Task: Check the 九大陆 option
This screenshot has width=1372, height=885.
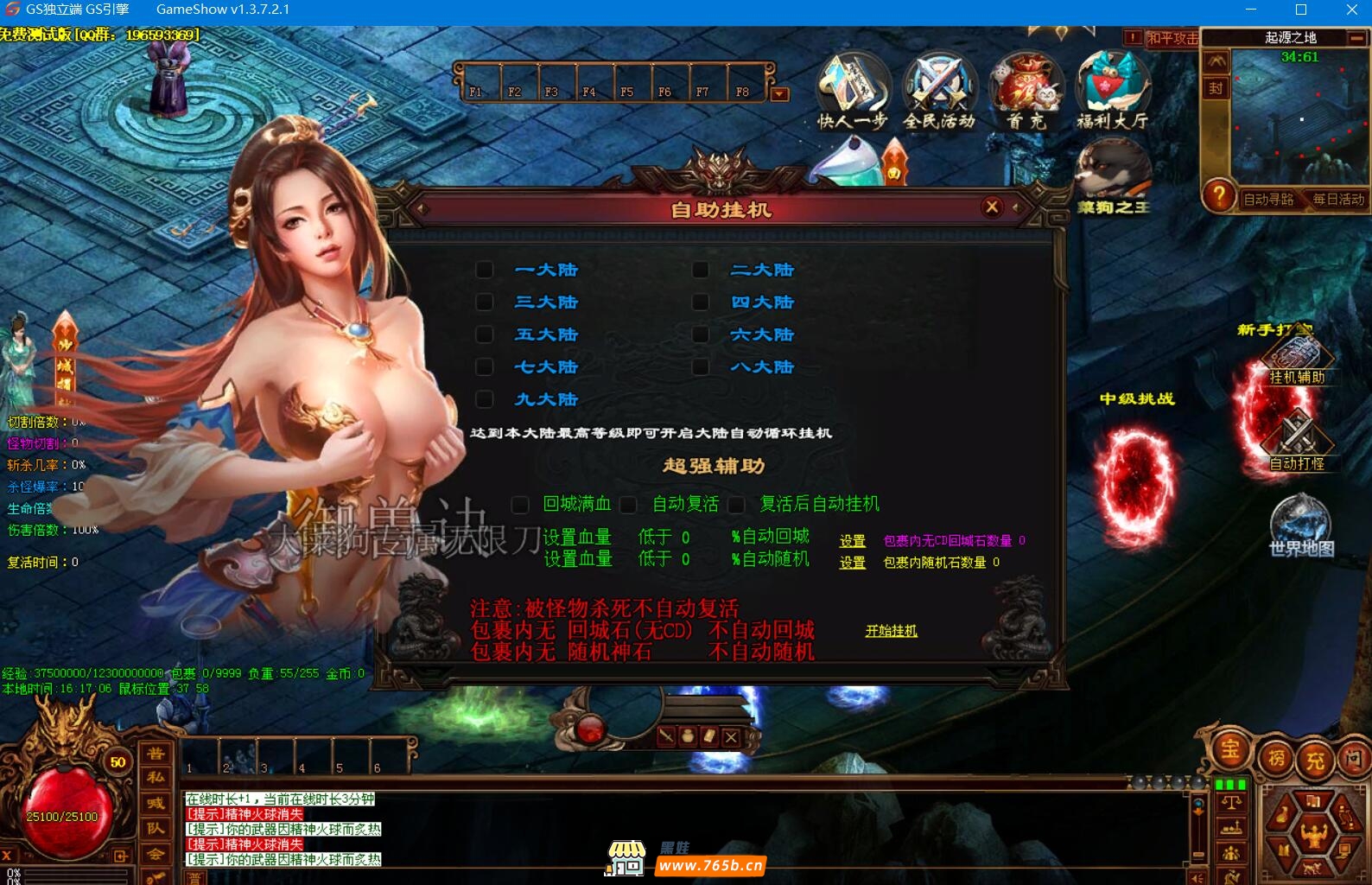Action: point(485,399)
